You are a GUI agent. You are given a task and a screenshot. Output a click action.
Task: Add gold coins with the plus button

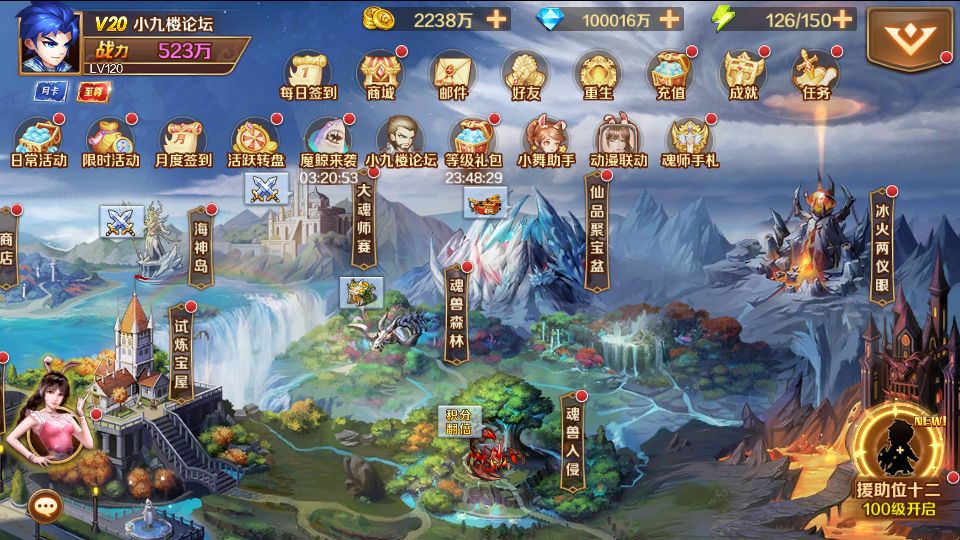click(x=497, y=19)
